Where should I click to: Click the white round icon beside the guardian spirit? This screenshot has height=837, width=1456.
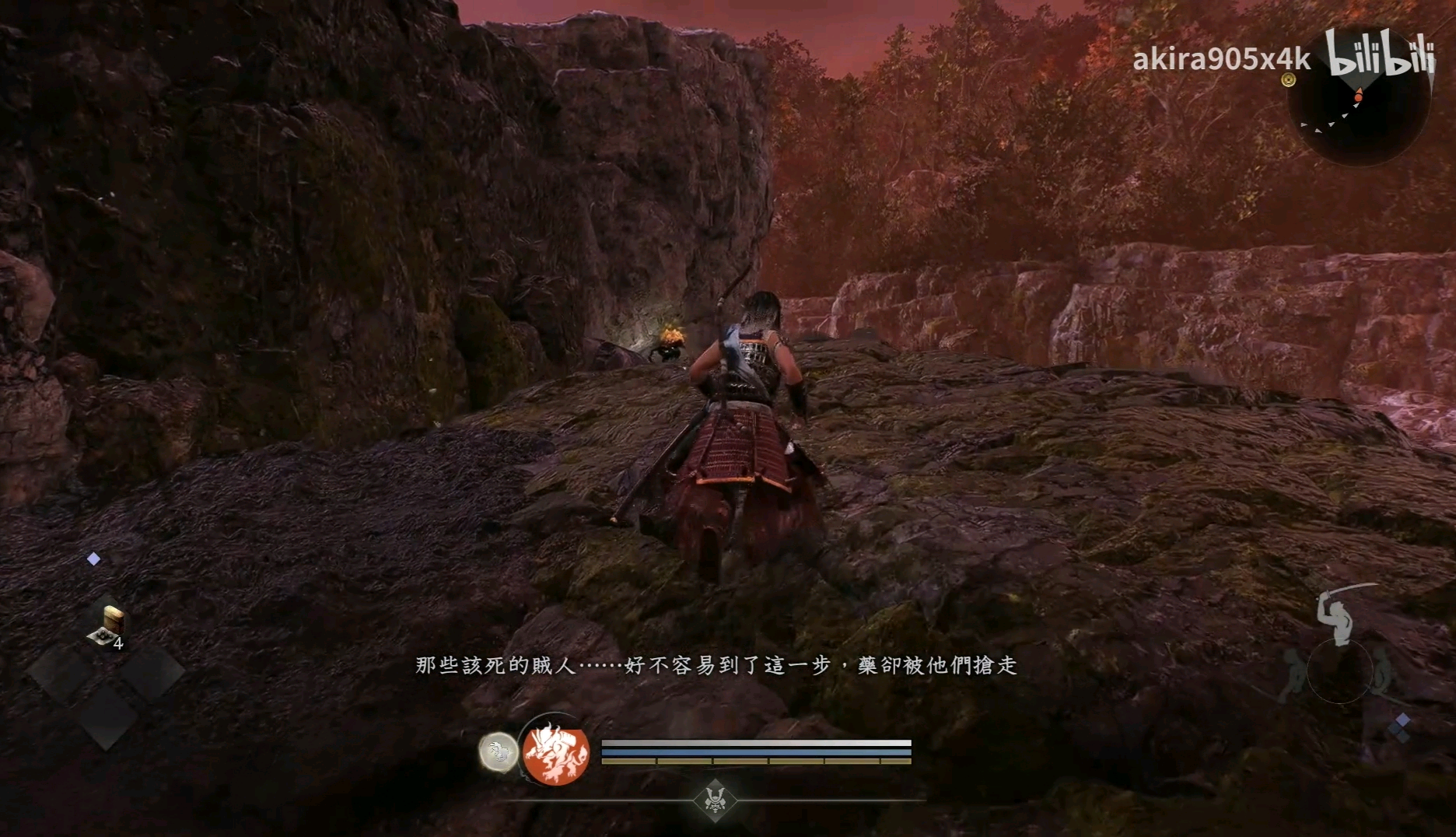pos(498,752)
